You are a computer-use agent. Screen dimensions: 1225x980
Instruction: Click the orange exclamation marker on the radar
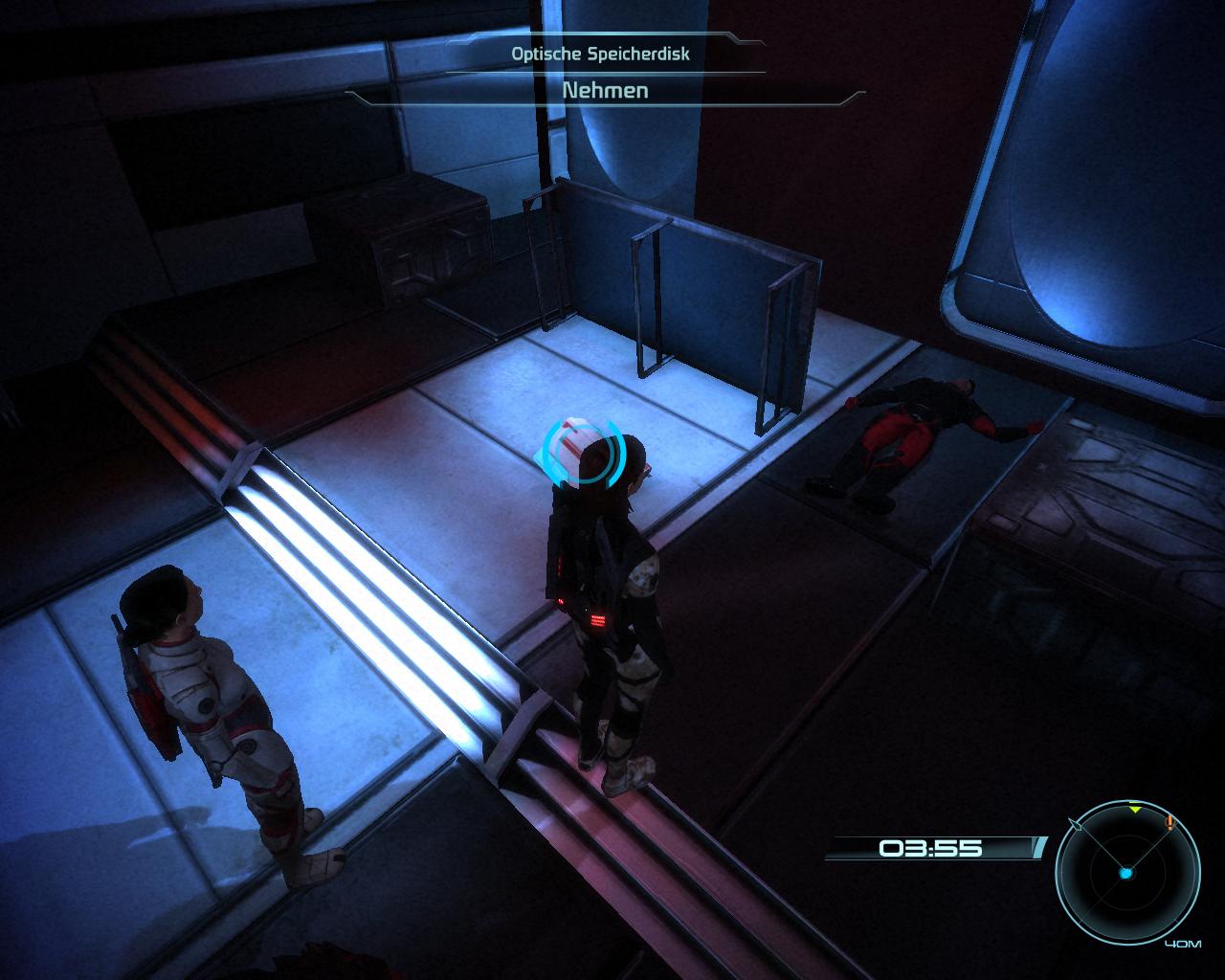tap(1169, 822)
